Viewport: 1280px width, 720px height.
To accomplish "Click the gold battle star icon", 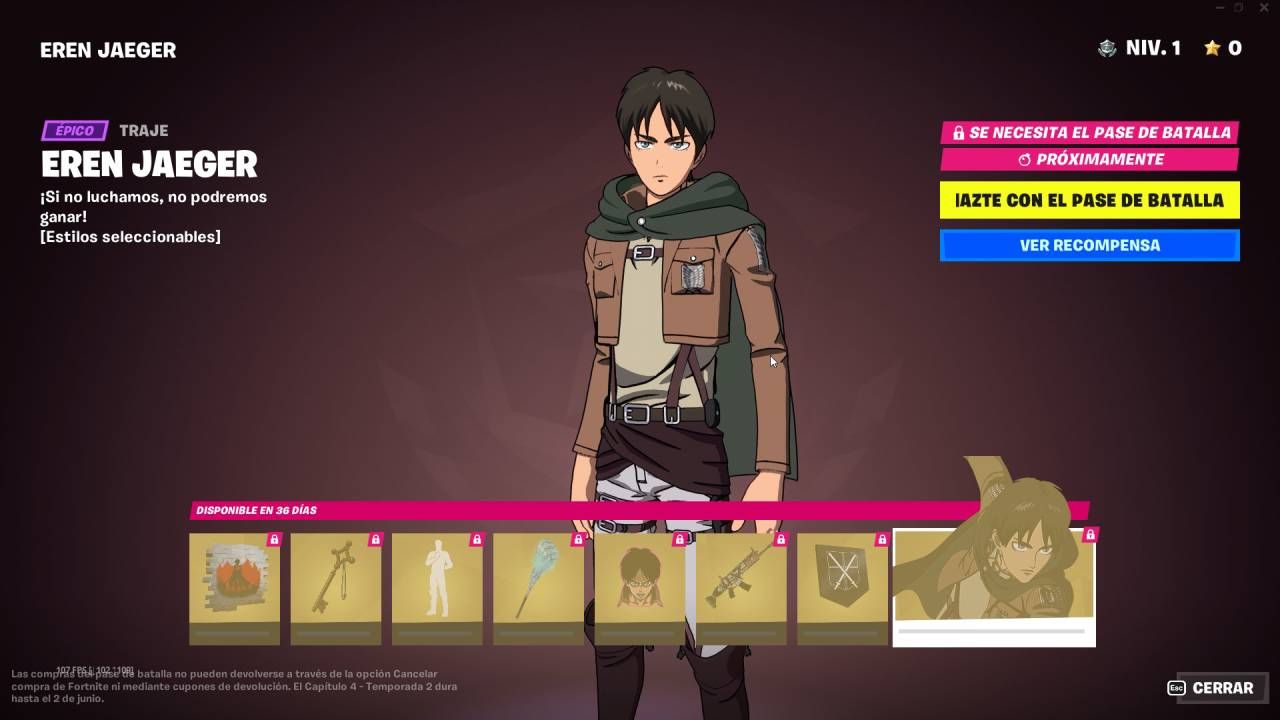I will (x=1213, y=47).
